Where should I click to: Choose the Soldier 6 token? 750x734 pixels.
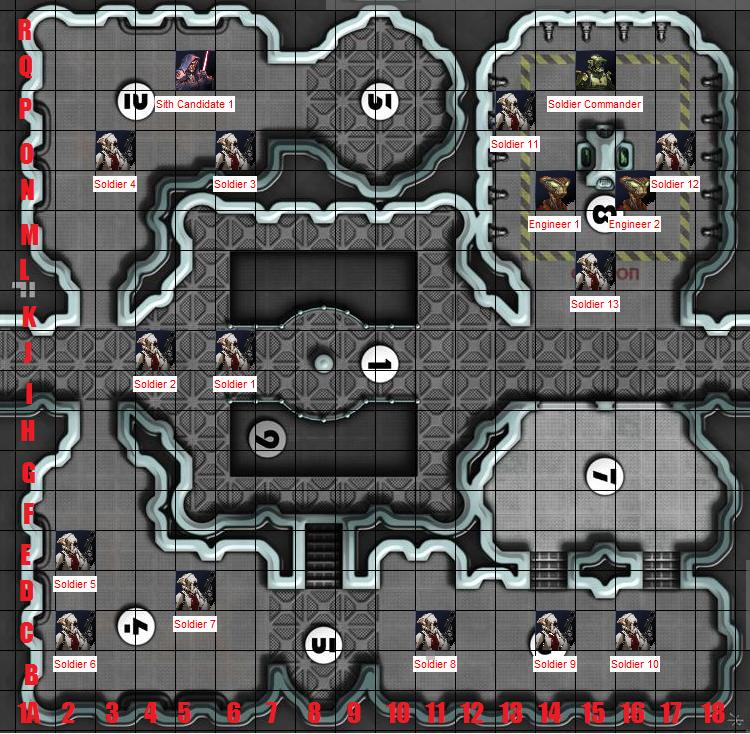pos(75,630)
